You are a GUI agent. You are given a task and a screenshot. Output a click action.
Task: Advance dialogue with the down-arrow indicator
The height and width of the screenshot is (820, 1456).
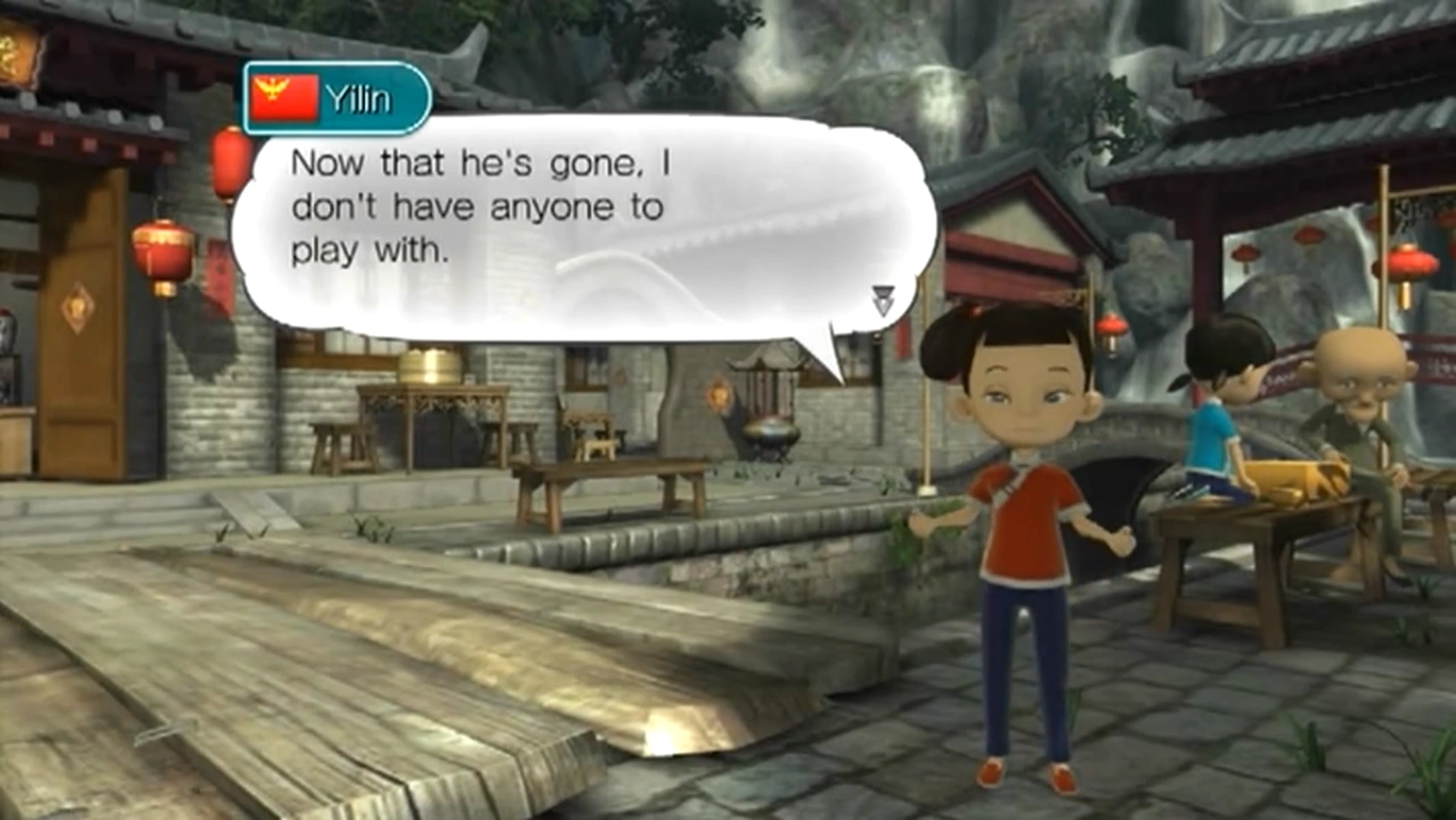pyautogui.click(x=883, y=300)
